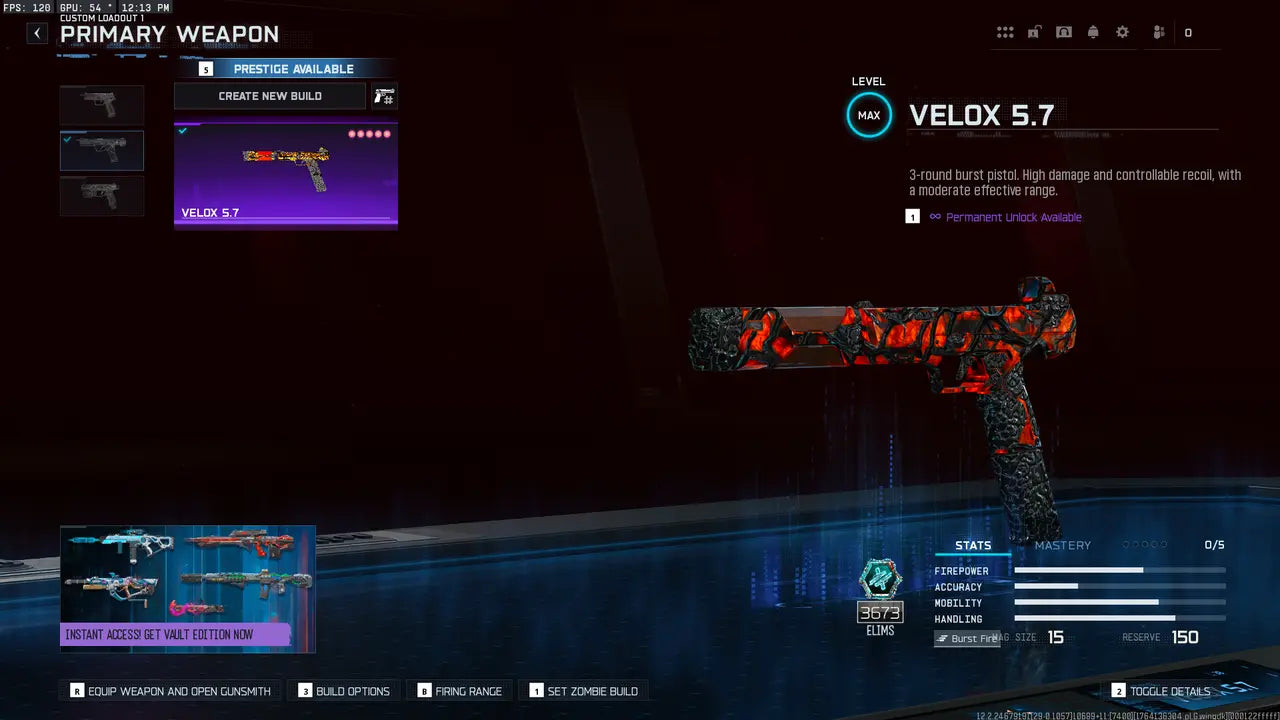The height and width of the screenshot is (720, 1280).
Task: Click a mastery progress dot next to 0/5
Action: [1143, 545]
